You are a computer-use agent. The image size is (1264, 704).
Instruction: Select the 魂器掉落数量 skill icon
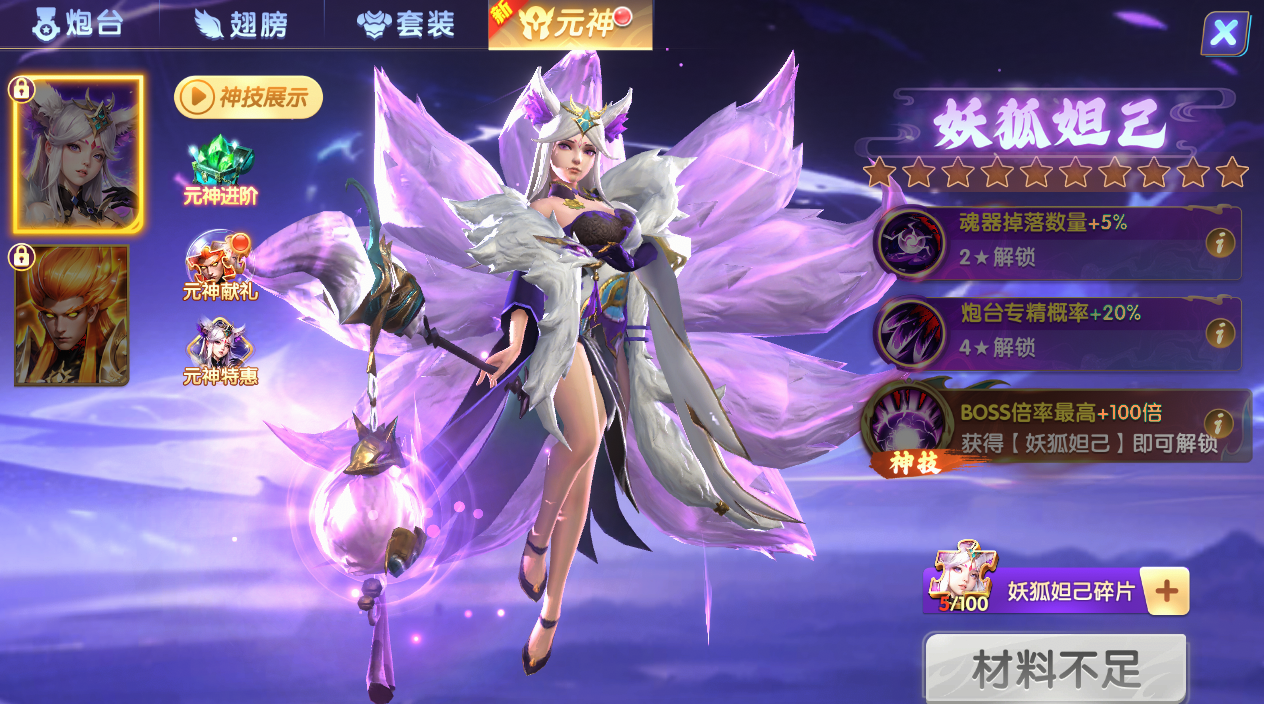click(909, 242)
